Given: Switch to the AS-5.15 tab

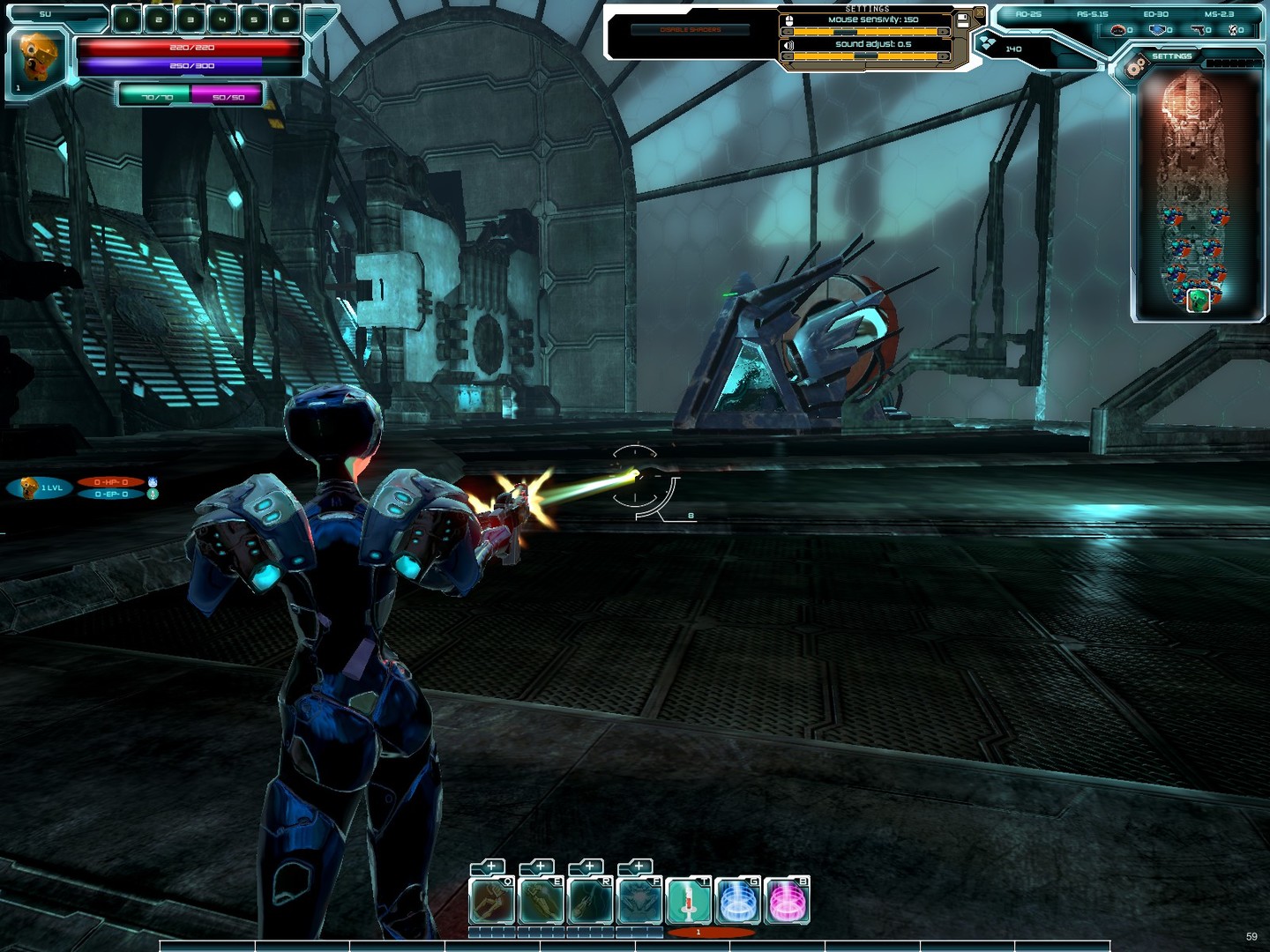Looking at the screenshot, I should click(x=1093, y=12).
